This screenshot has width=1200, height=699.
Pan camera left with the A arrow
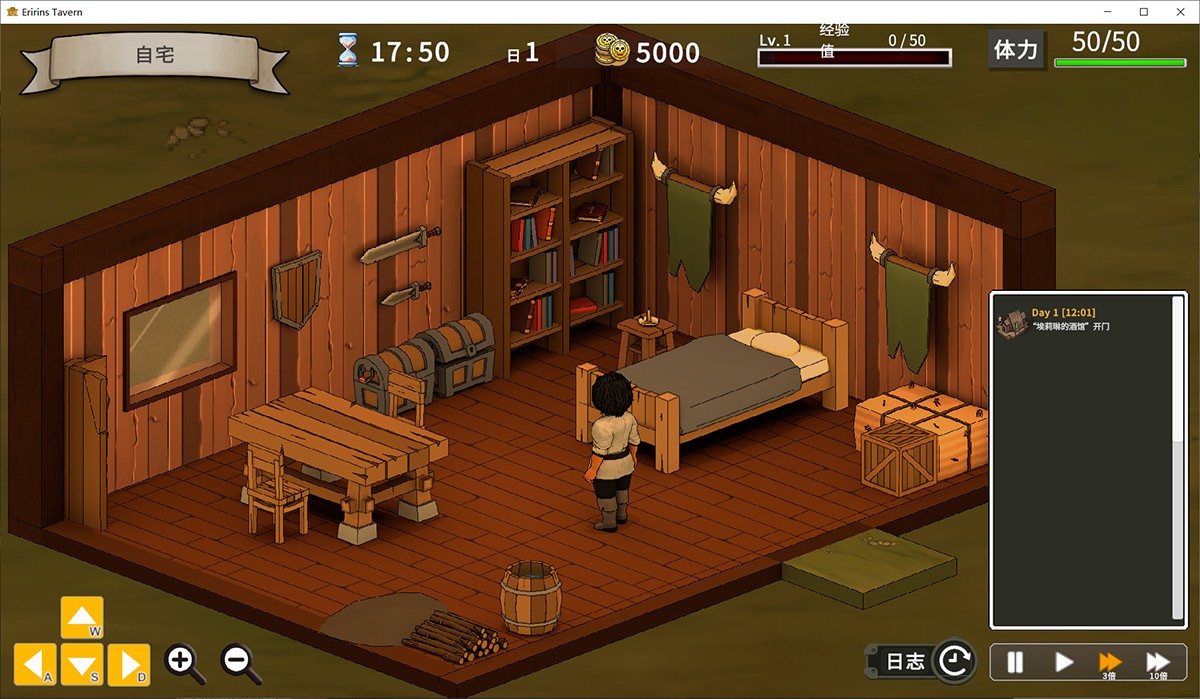pyautogui.click(x=35, y=664)
